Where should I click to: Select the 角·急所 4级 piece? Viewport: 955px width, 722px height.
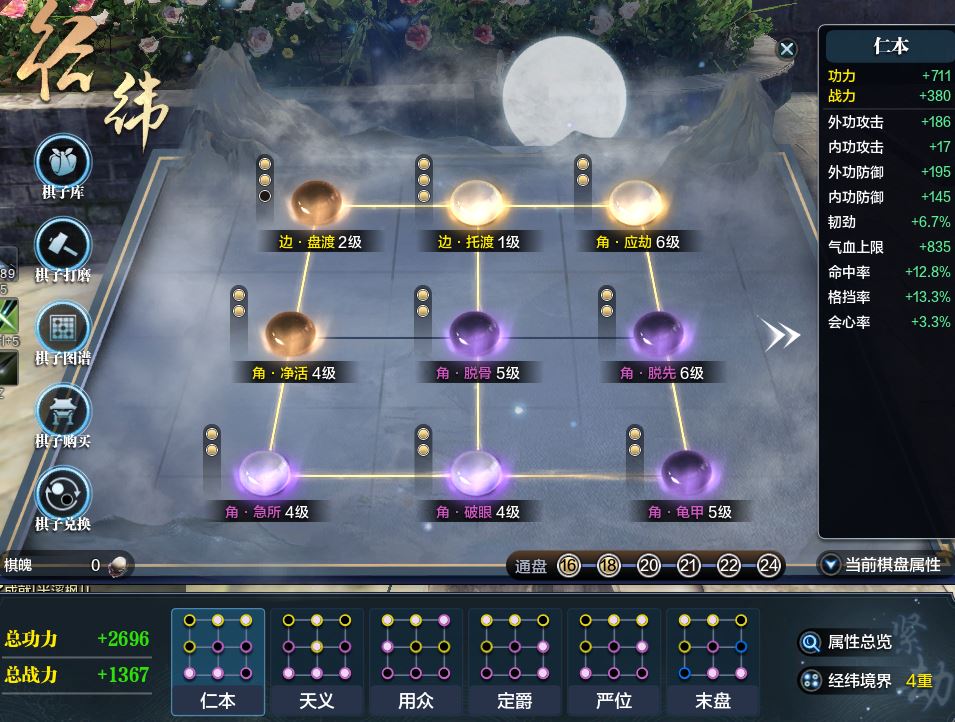pyautogui.click(x=266, y=474)
